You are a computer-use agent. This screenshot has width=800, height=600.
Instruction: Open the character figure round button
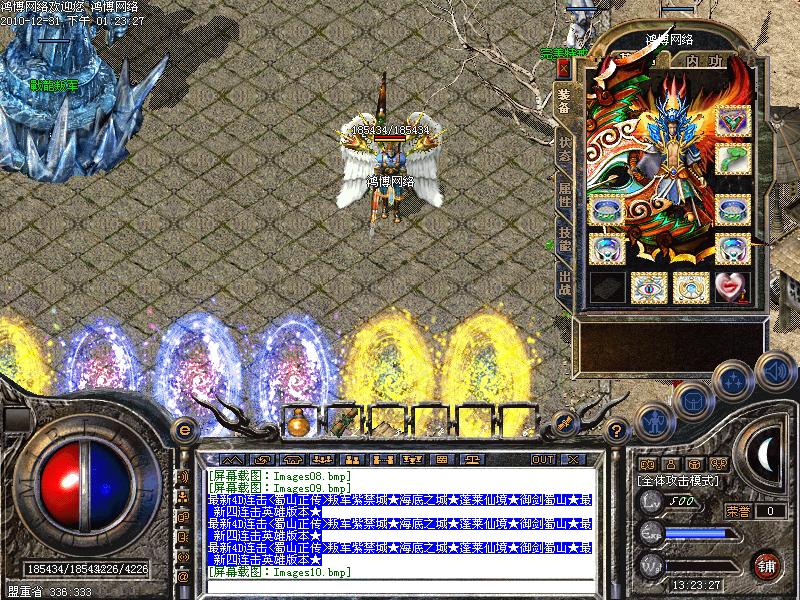652,422
